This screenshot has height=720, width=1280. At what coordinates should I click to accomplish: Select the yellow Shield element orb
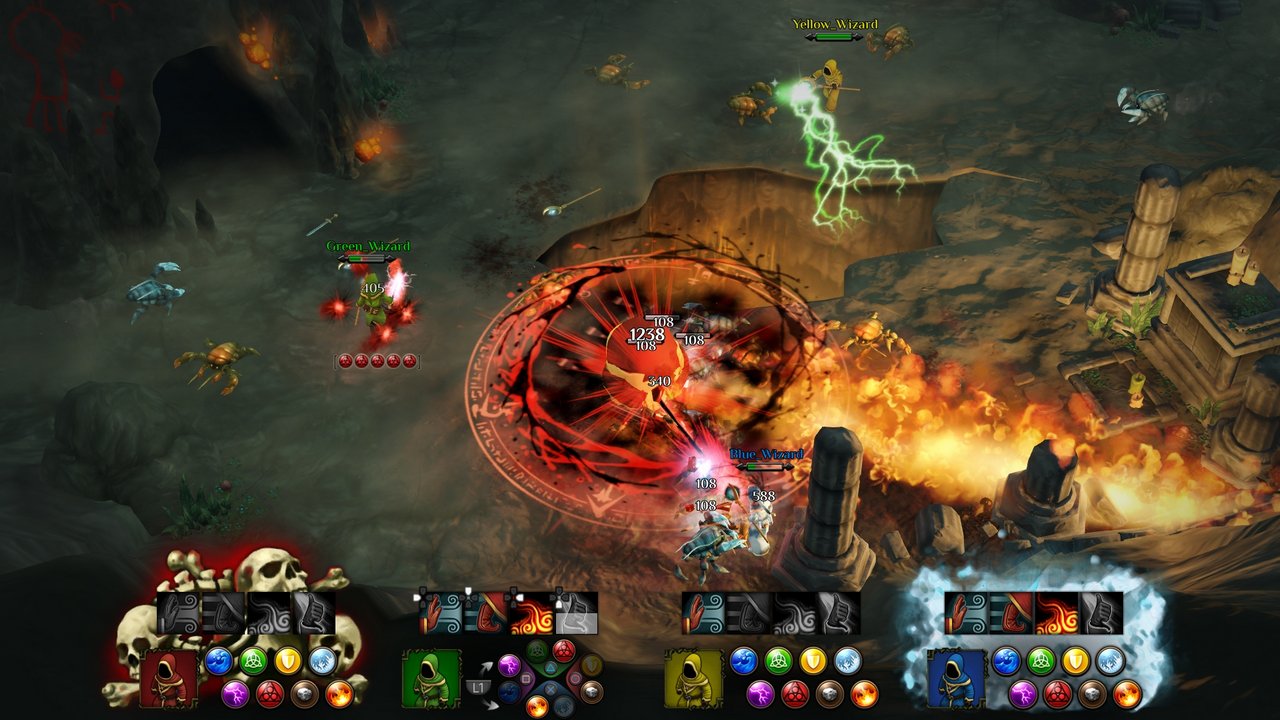(287, 661)
